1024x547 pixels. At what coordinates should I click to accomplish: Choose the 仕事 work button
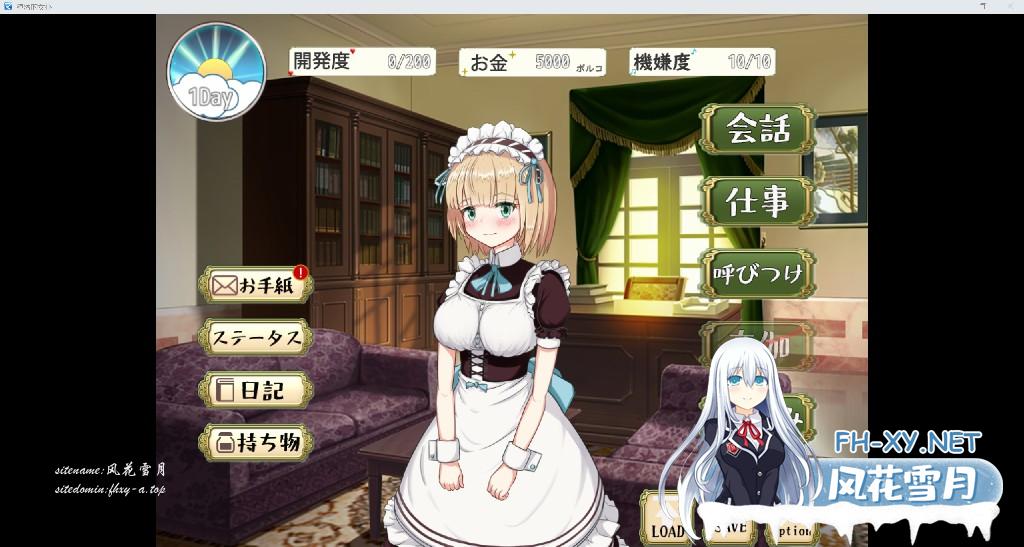click(757, 202)
